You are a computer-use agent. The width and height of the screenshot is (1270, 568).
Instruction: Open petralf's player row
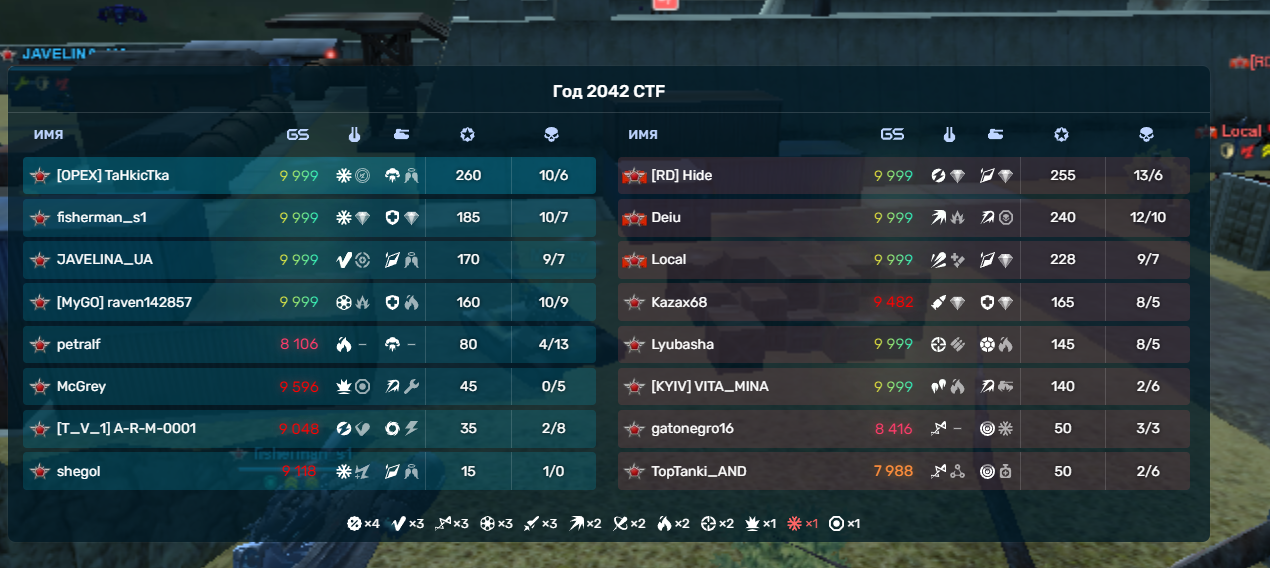[x=79, y=345]
